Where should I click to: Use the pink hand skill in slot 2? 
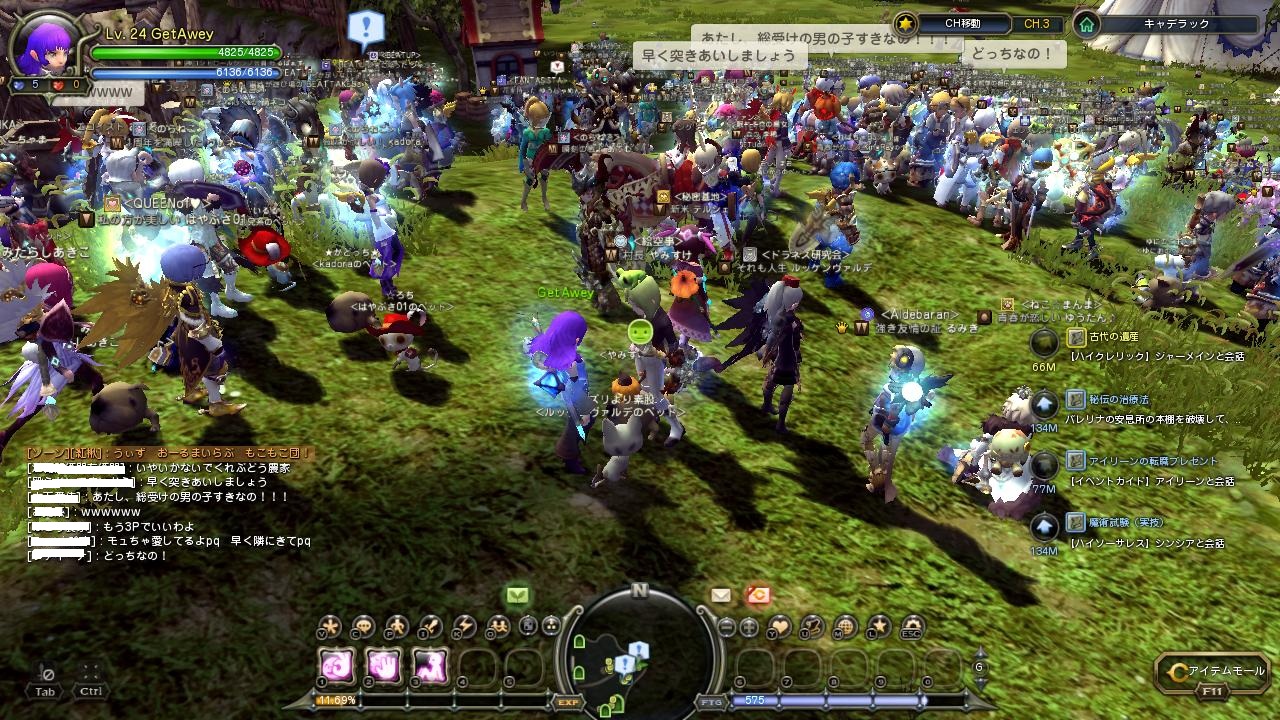pos(384,664)
